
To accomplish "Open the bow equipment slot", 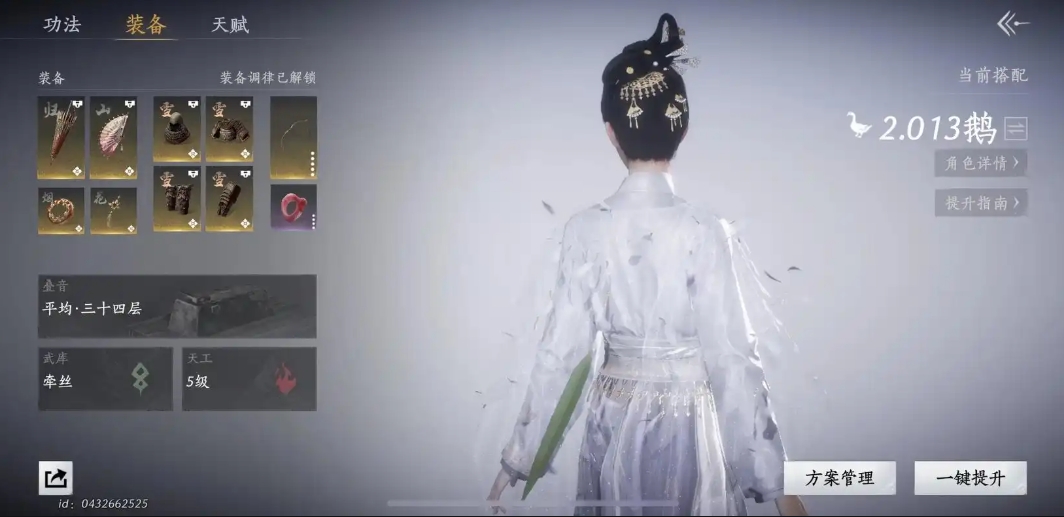I will (293, 137).
